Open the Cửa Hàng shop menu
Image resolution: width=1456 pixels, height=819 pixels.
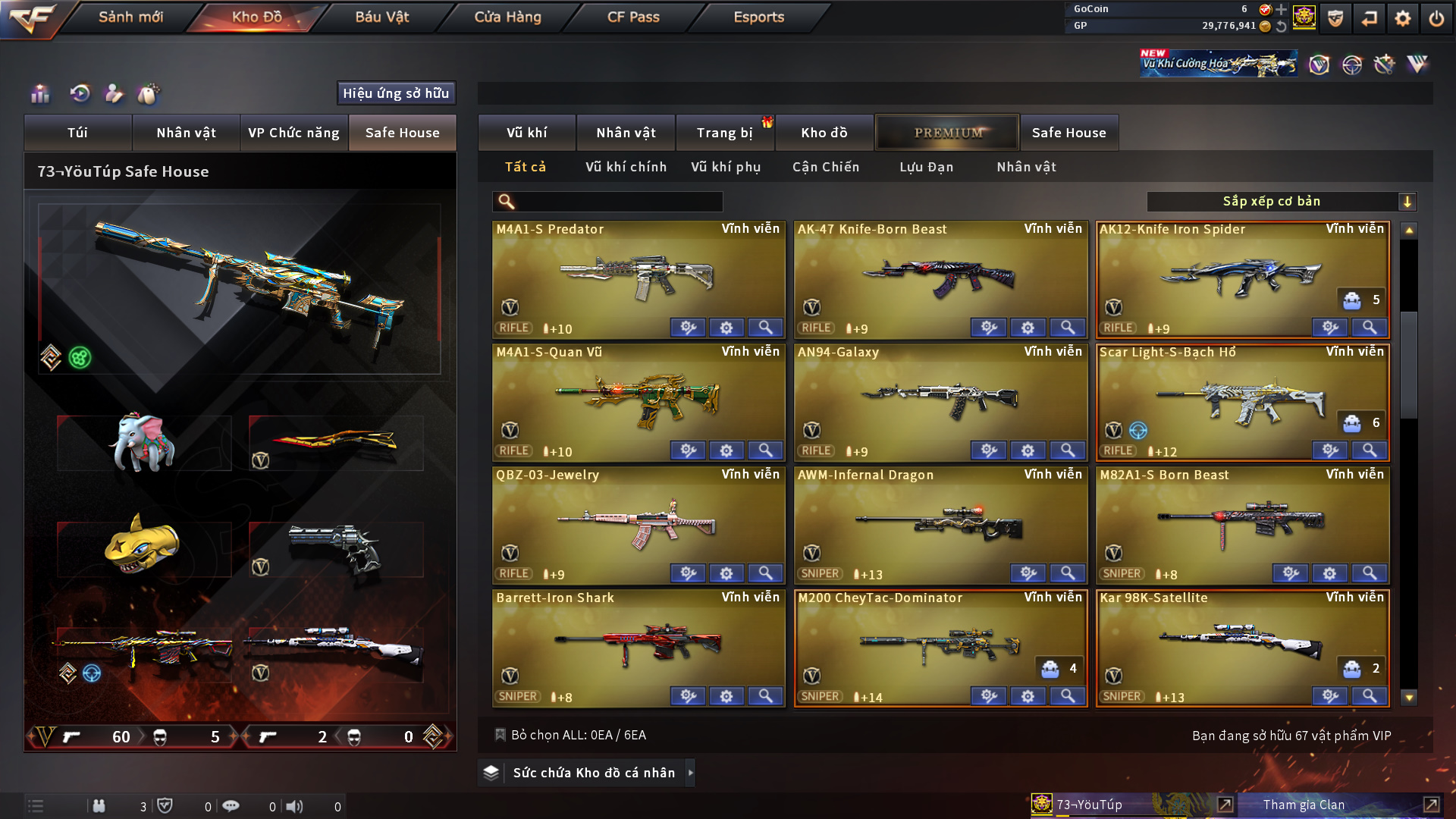507,17
